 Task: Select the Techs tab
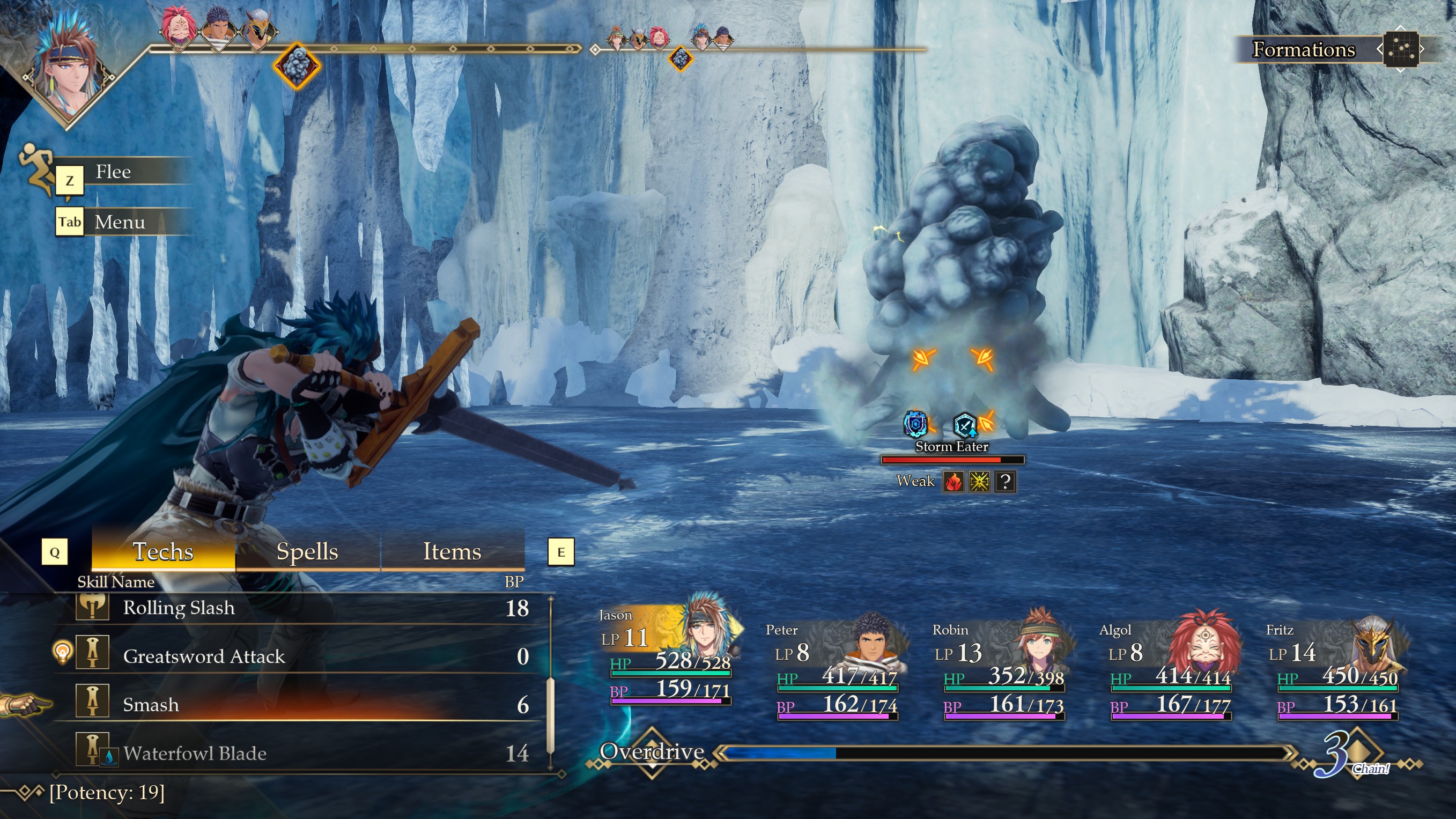[163, 551]
